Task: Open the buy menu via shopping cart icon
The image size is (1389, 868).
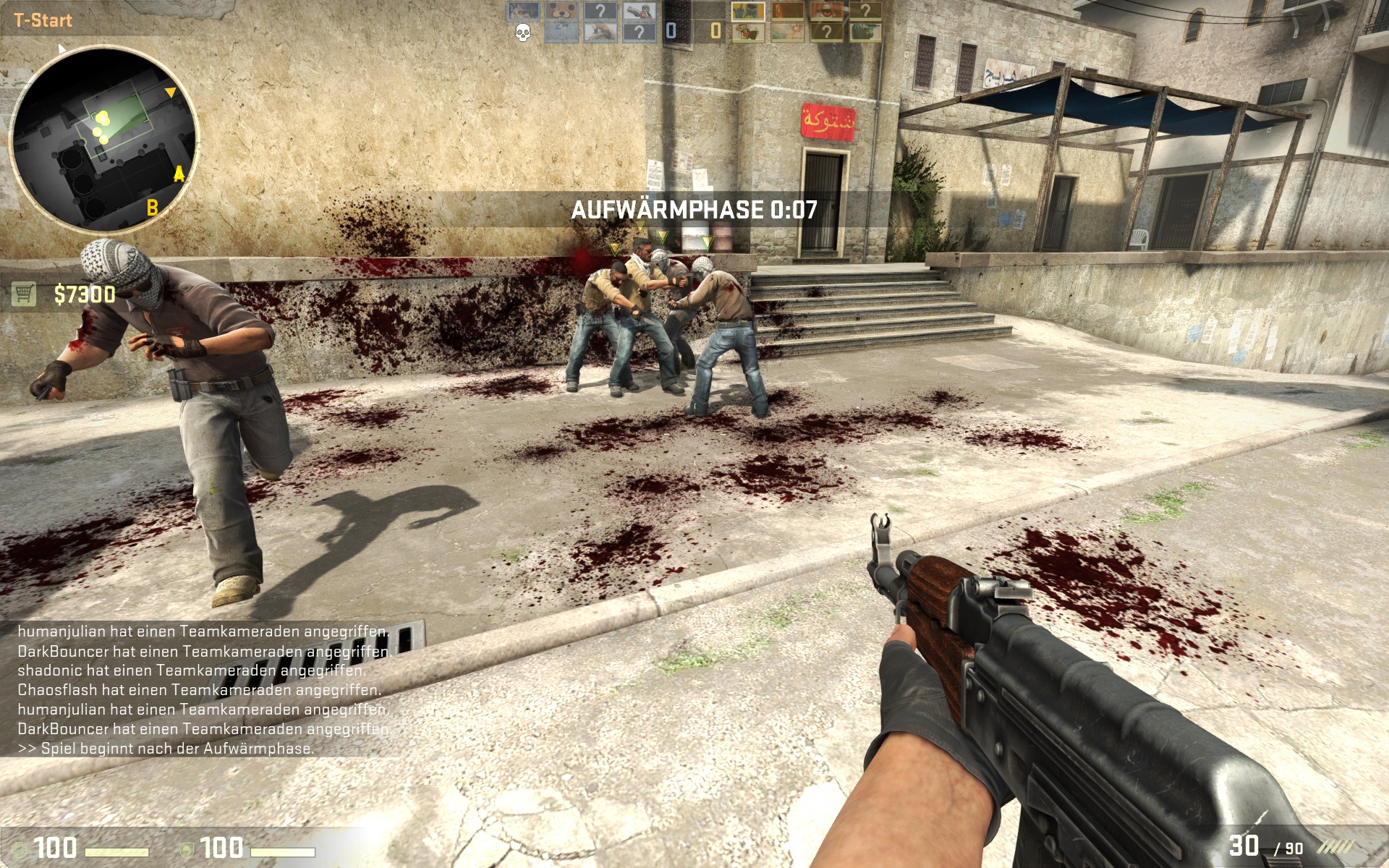Action: (24, 294)
